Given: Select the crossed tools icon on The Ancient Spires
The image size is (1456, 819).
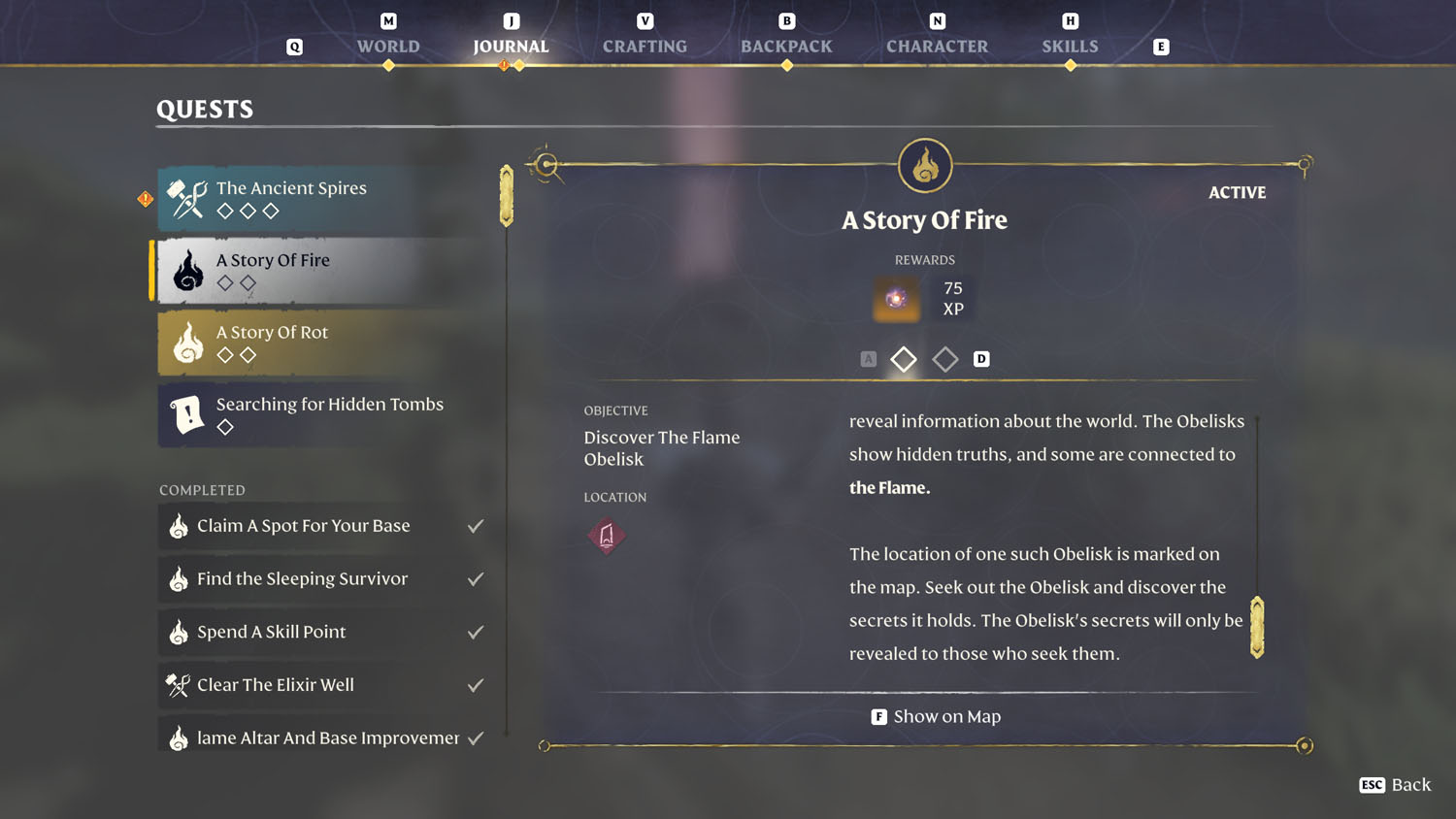Looking at the screenshot, I should click(184, 196).
